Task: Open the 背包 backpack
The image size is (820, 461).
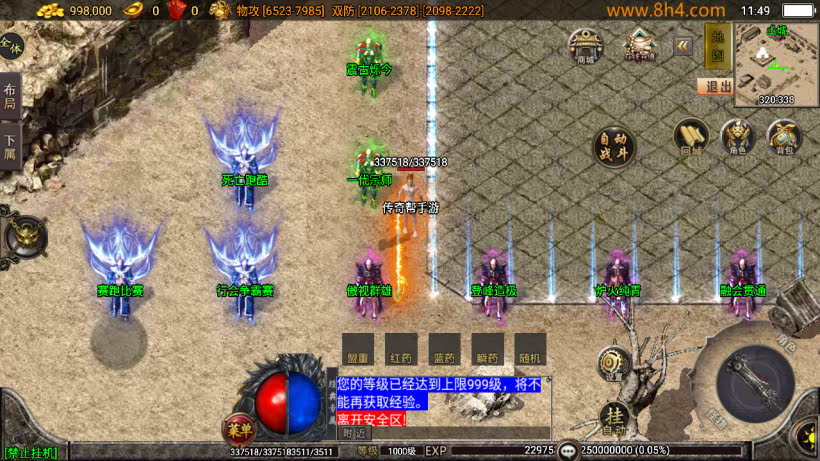Action: tap(784, 138)
